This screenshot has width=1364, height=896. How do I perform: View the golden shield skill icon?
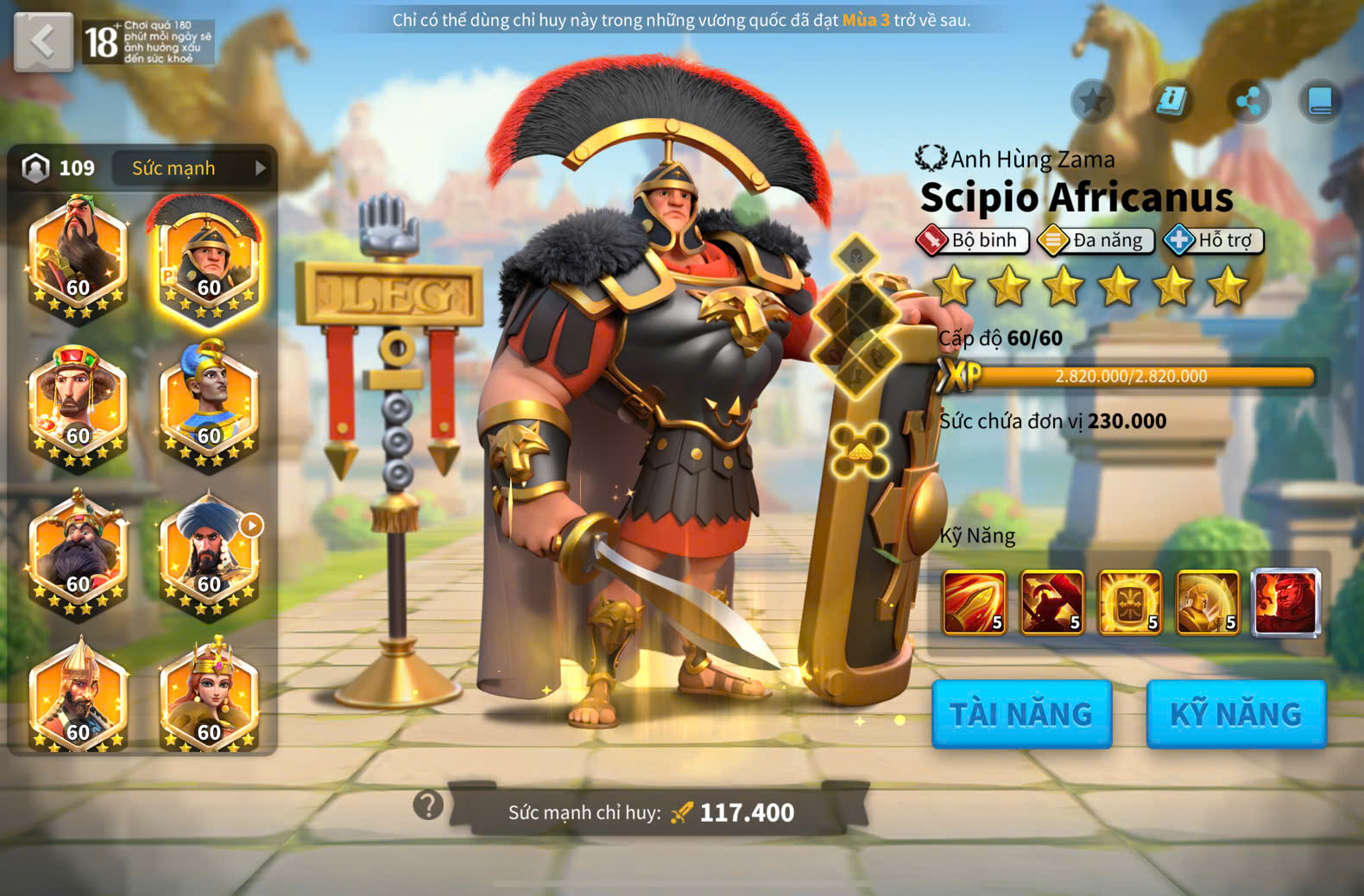[1129, 603]
